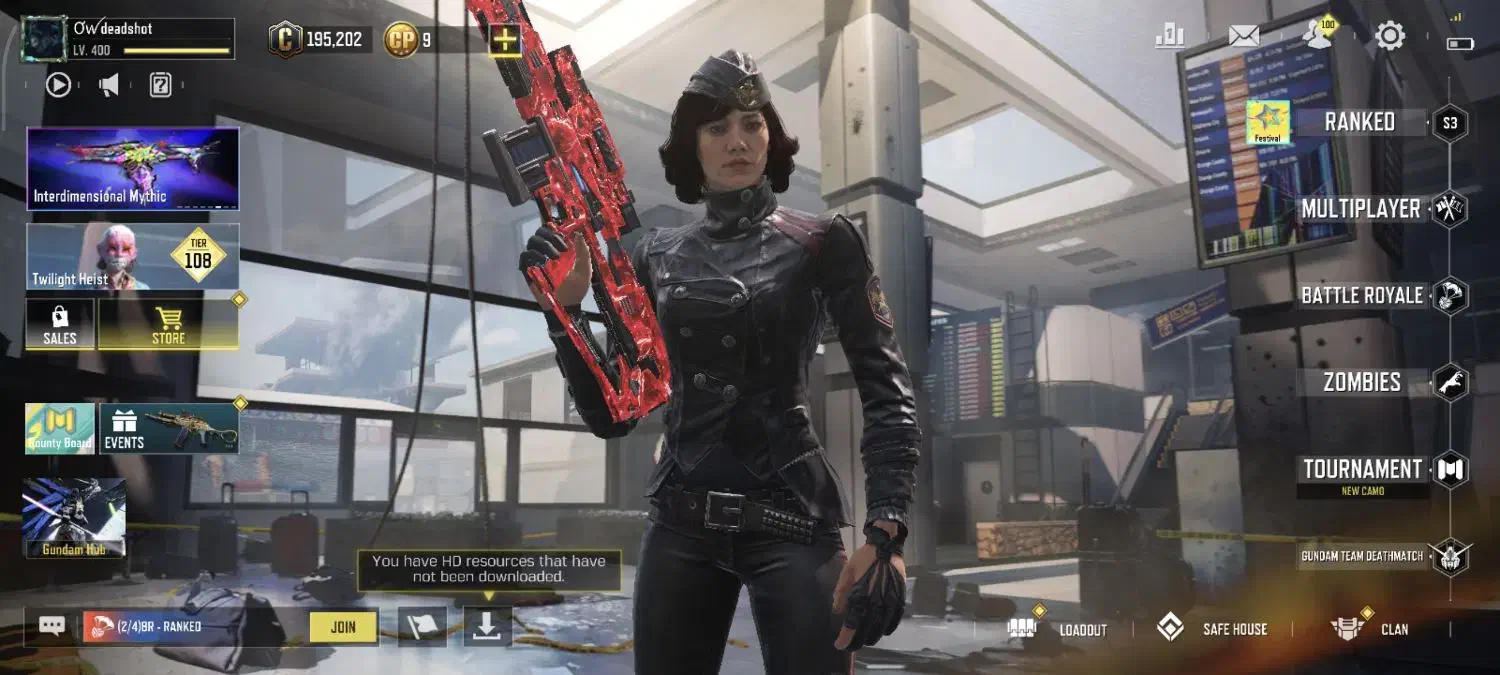Enter the Zombies mode

(x=1361, y=382)
